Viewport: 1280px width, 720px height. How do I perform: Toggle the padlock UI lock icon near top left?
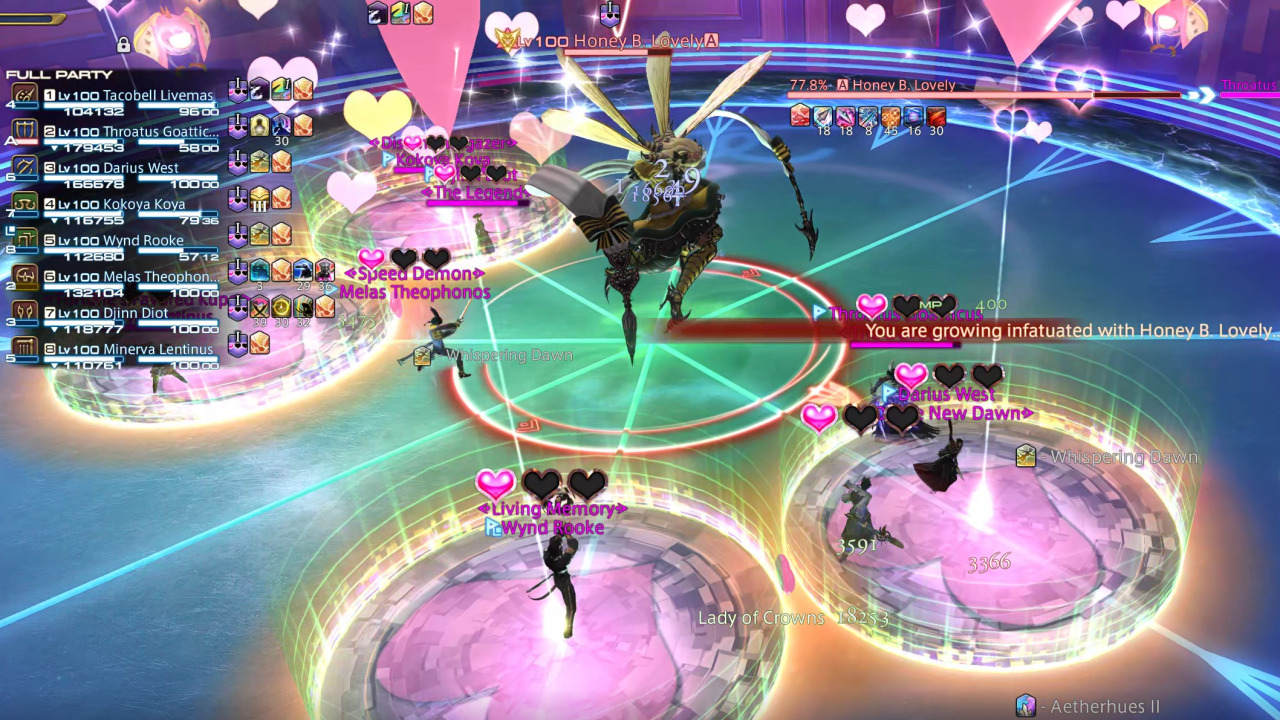click(123, 45)
